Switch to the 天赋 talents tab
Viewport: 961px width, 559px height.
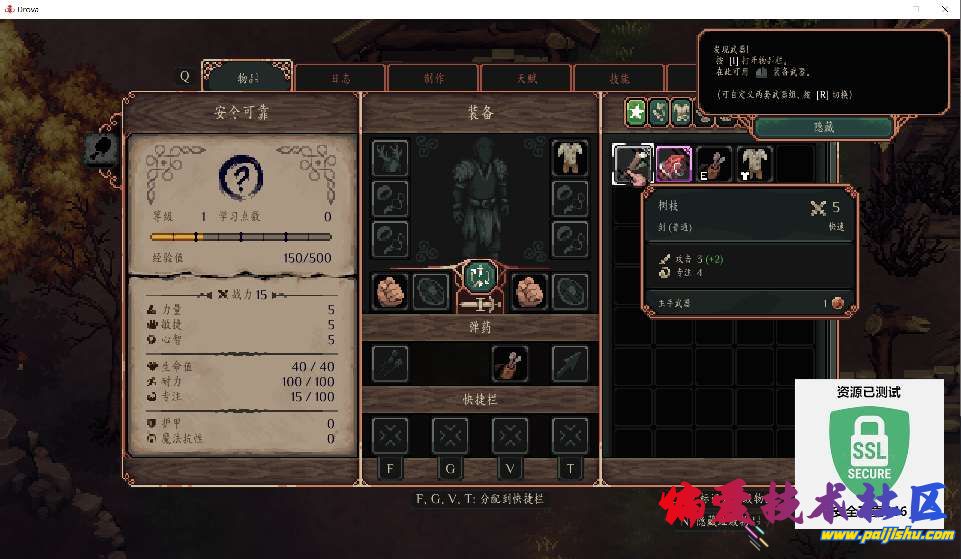coord(526,77)
